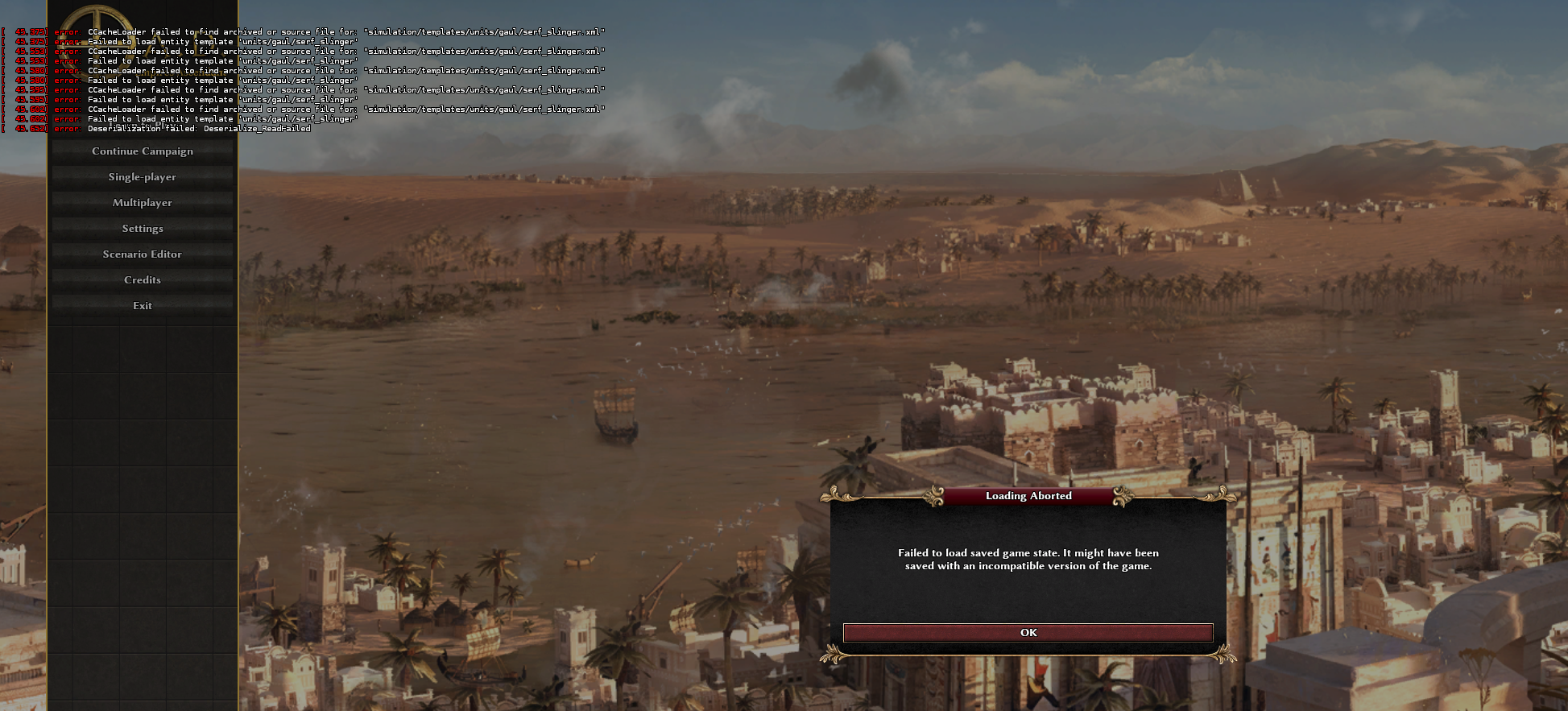Exit the game from the main menu
The width and height of the screenshot is (1568, 711).
(143, 306)
